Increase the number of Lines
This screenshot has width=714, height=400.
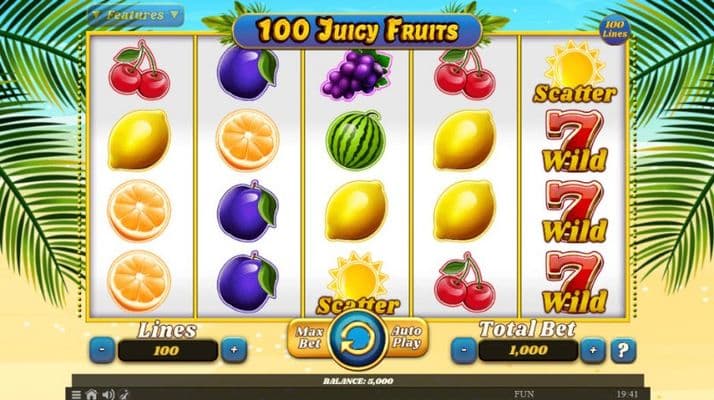233,351
